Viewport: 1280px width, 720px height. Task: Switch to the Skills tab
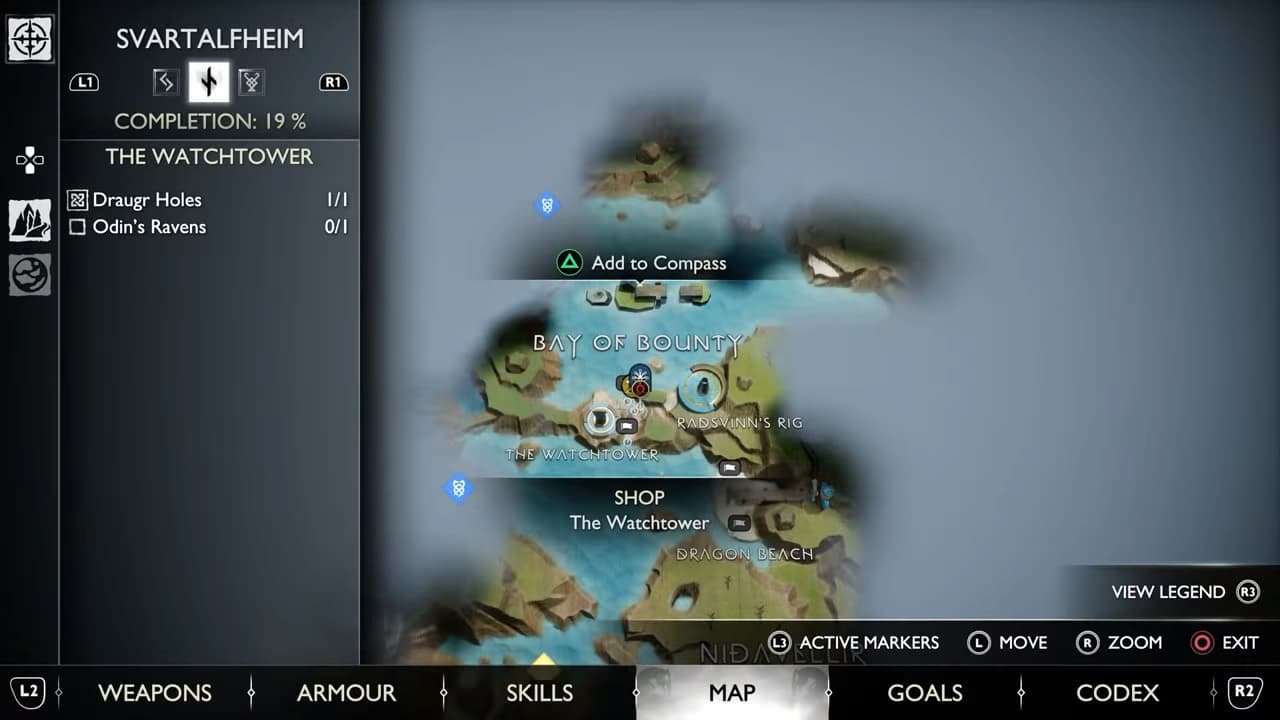[x=539, y=693]
